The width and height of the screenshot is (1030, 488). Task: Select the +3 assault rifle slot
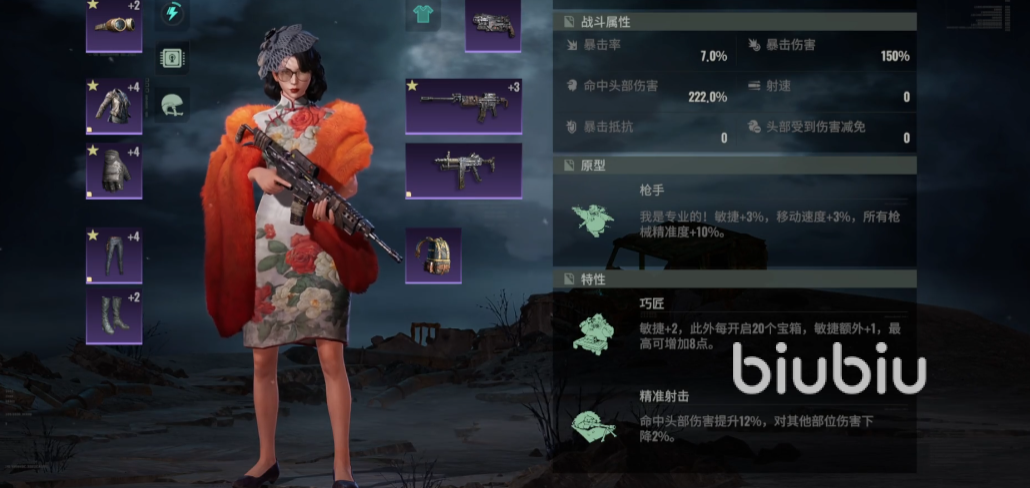pos(463,105)
